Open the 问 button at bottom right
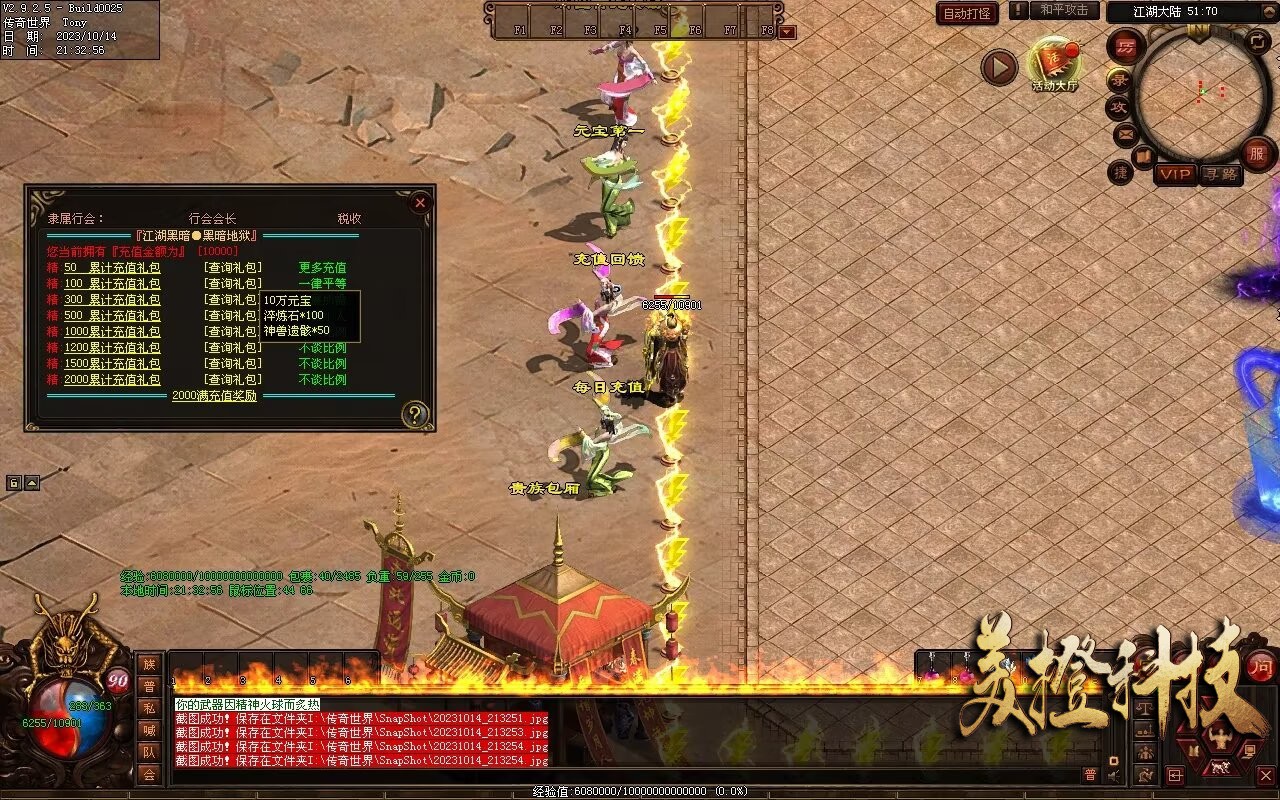The image size is (1280, 800). 1261,666
